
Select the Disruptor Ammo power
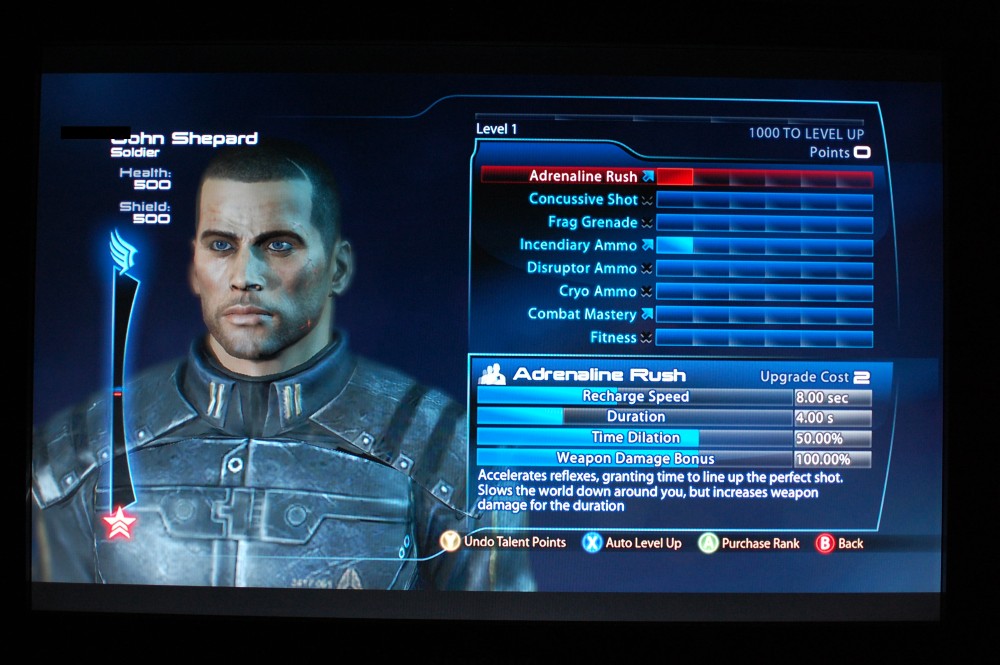click(x=582, y=269)
